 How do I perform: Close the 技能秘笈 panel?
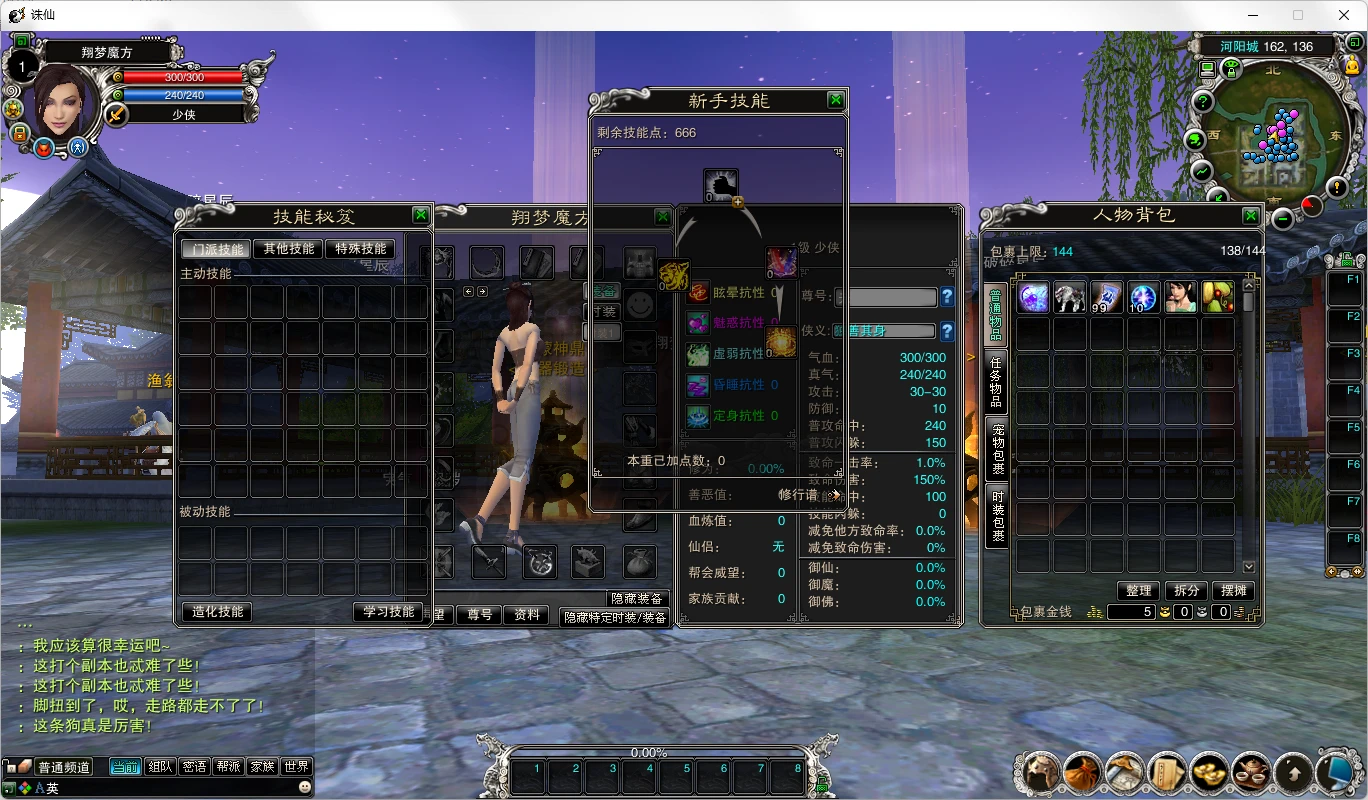pyautogui.click(x=421, y=215)
